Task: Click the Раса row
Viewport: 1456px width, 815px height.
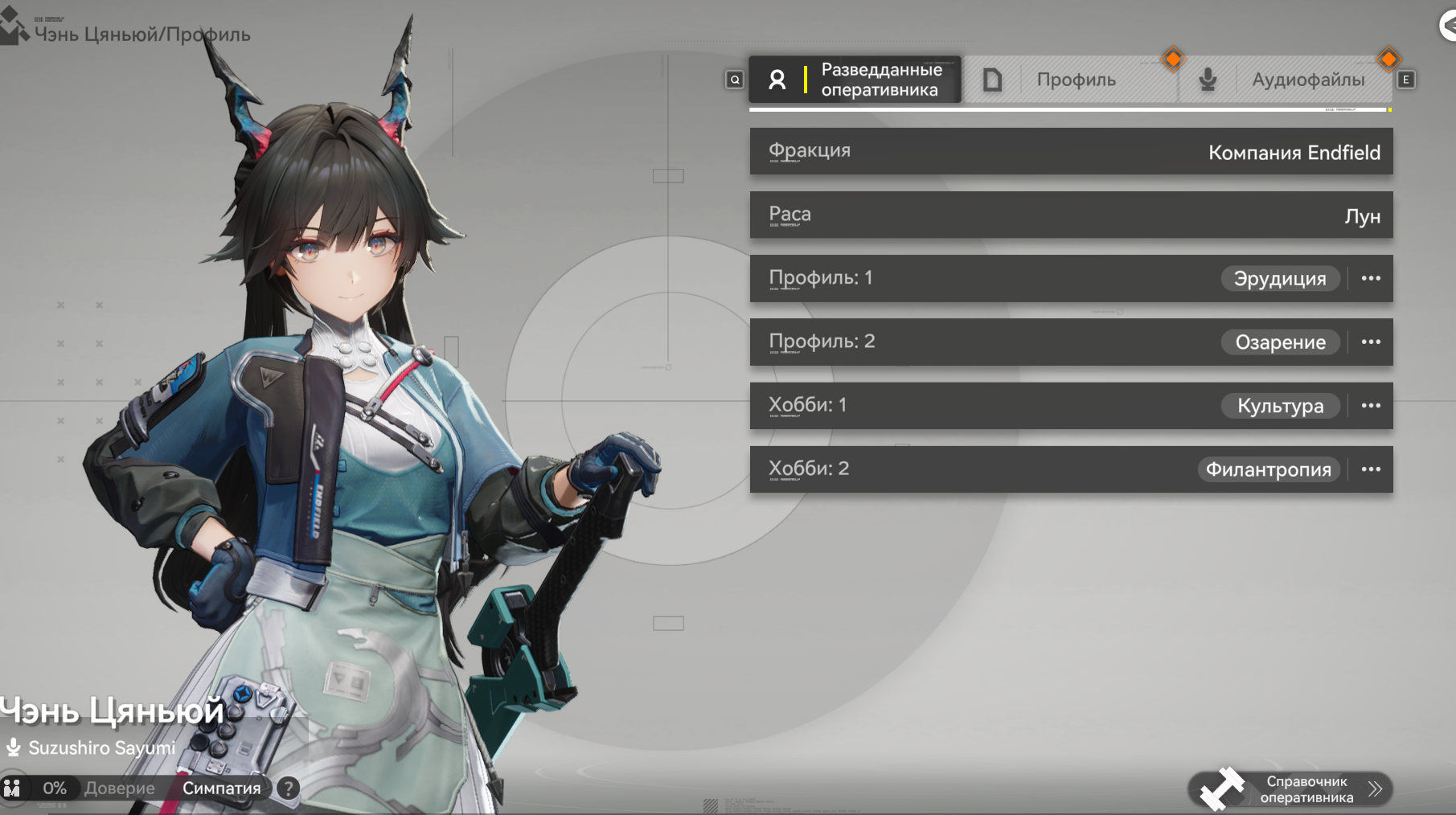Action: click(1071, 215)
